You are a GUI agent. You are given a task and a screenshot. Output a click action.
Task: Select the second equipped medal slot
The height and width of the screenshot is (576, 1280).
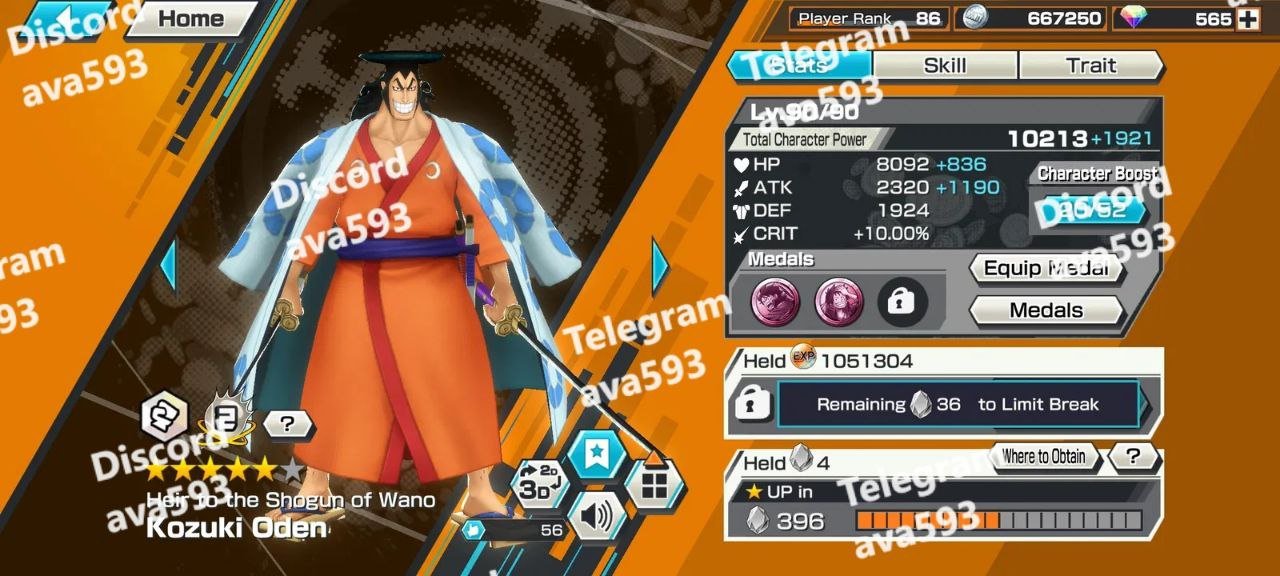click(x=839, y=301)
